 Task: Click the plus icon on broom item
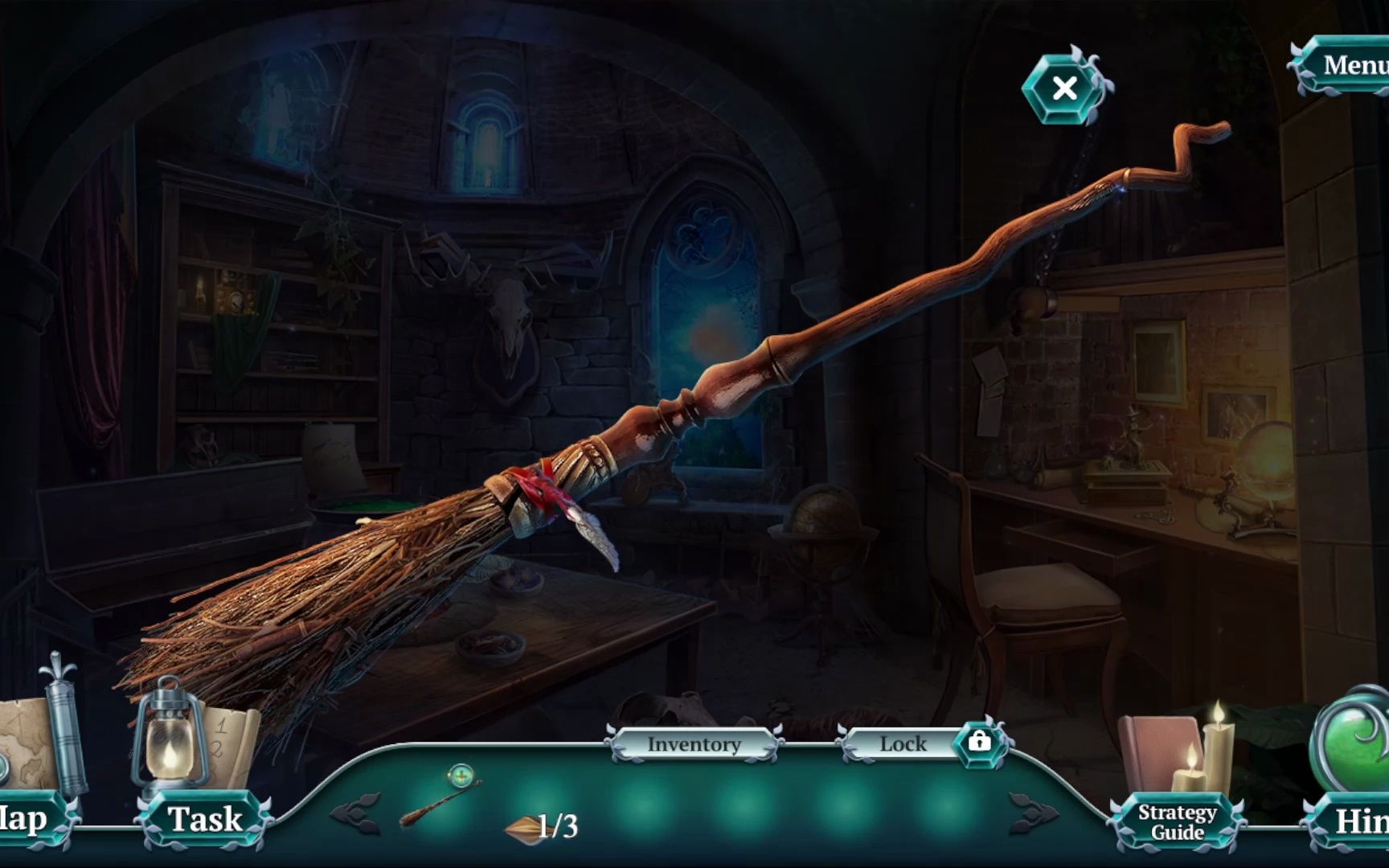click(461, 776)
